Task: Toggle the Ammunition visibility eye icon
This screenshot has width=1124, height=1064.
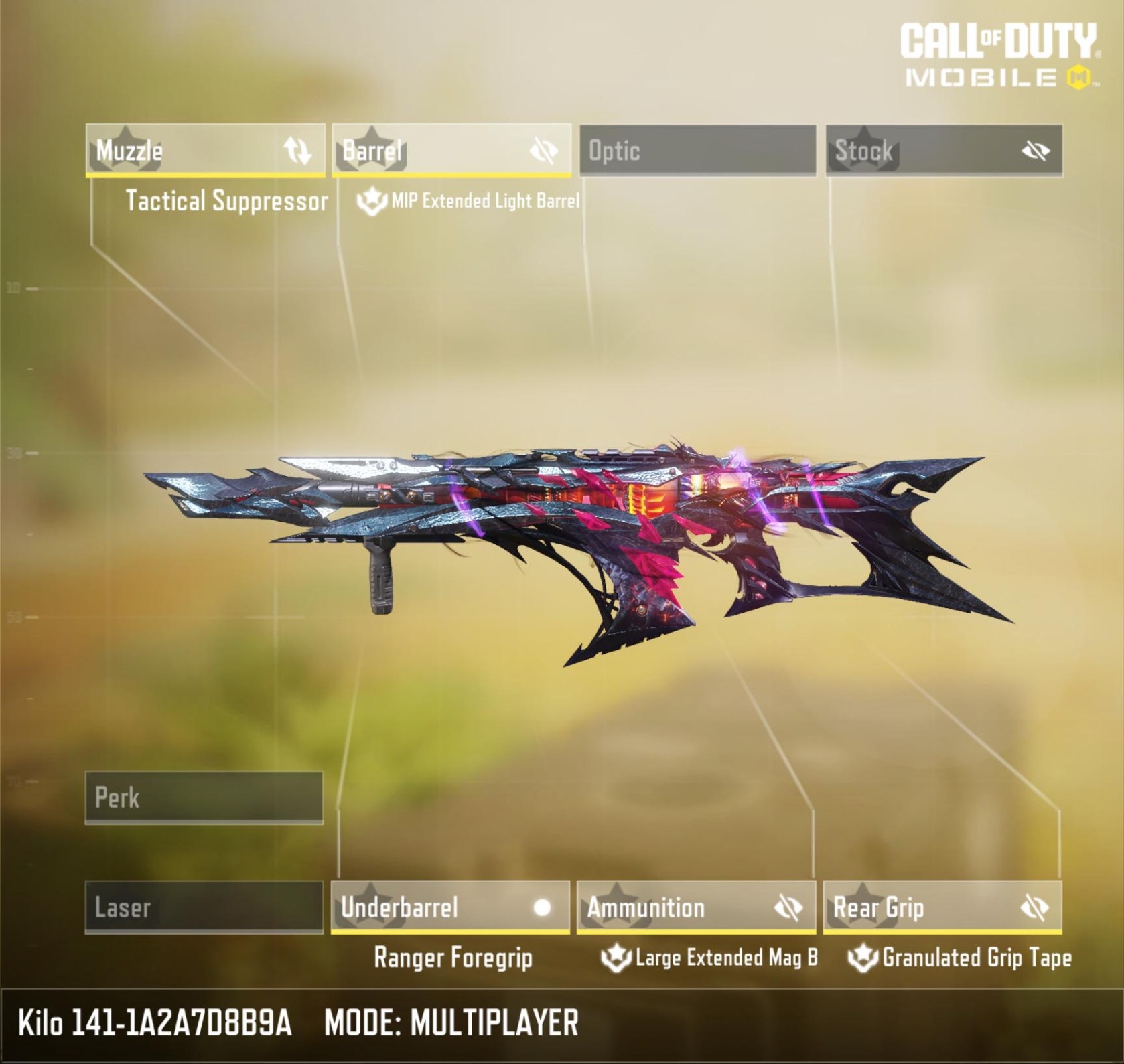Action: pos(788,908)
